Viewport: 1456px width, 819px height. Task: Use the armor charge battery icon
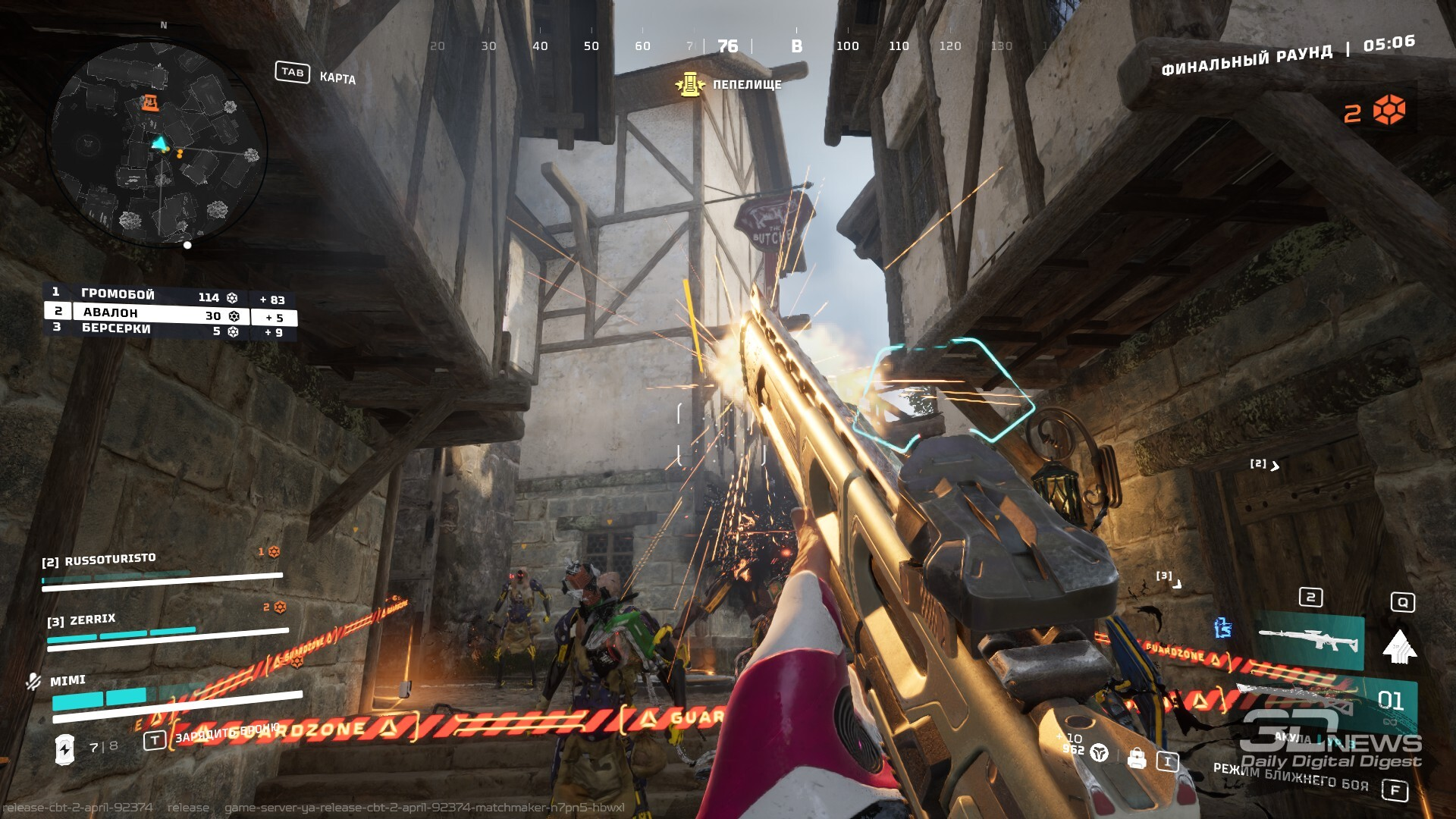(x=65, y=748)
